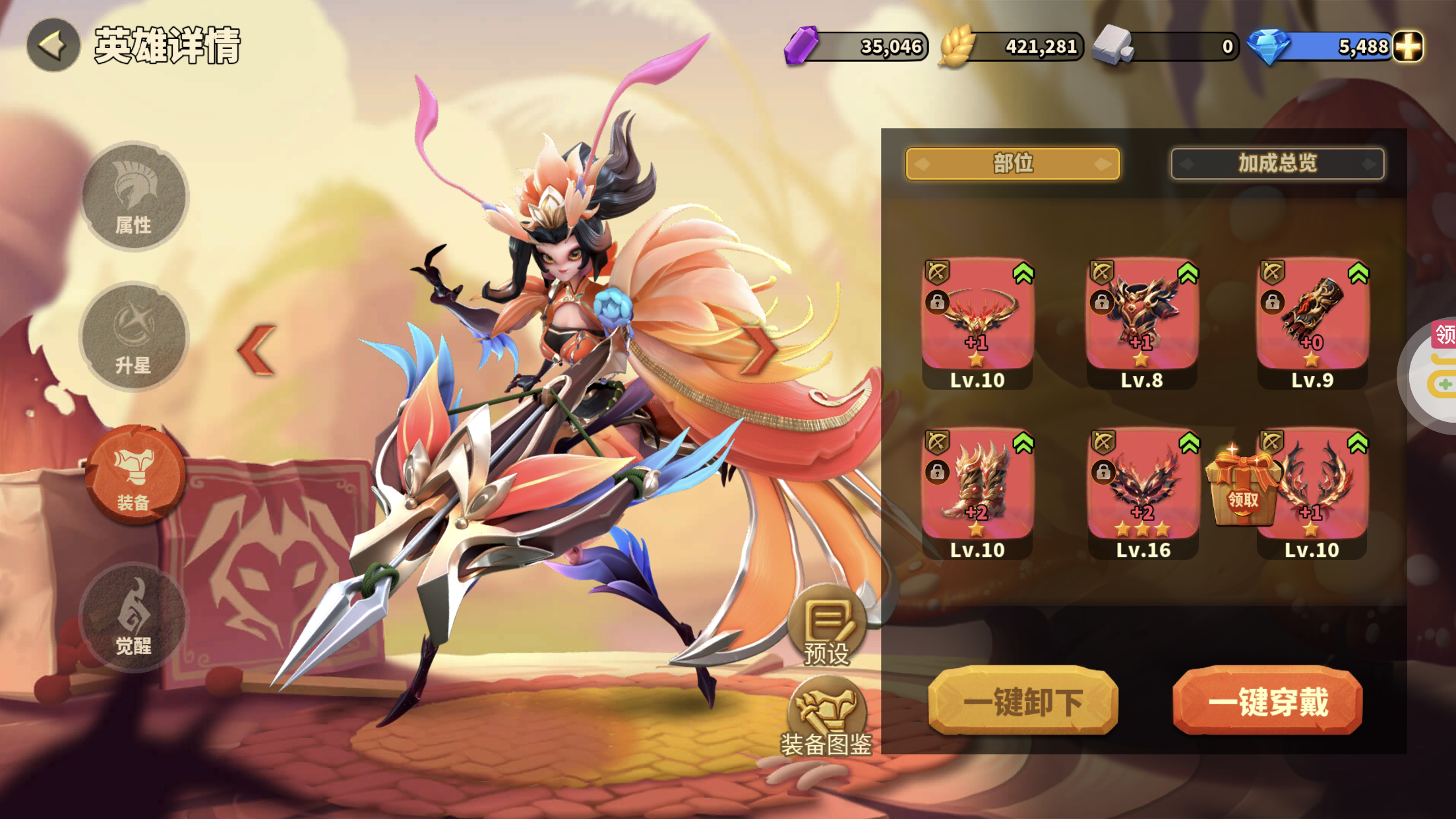The height and width of the screenshot is (819, 1456).
Task: Open the 觉醒 awakening section
Action: click(x=134, y=617)
